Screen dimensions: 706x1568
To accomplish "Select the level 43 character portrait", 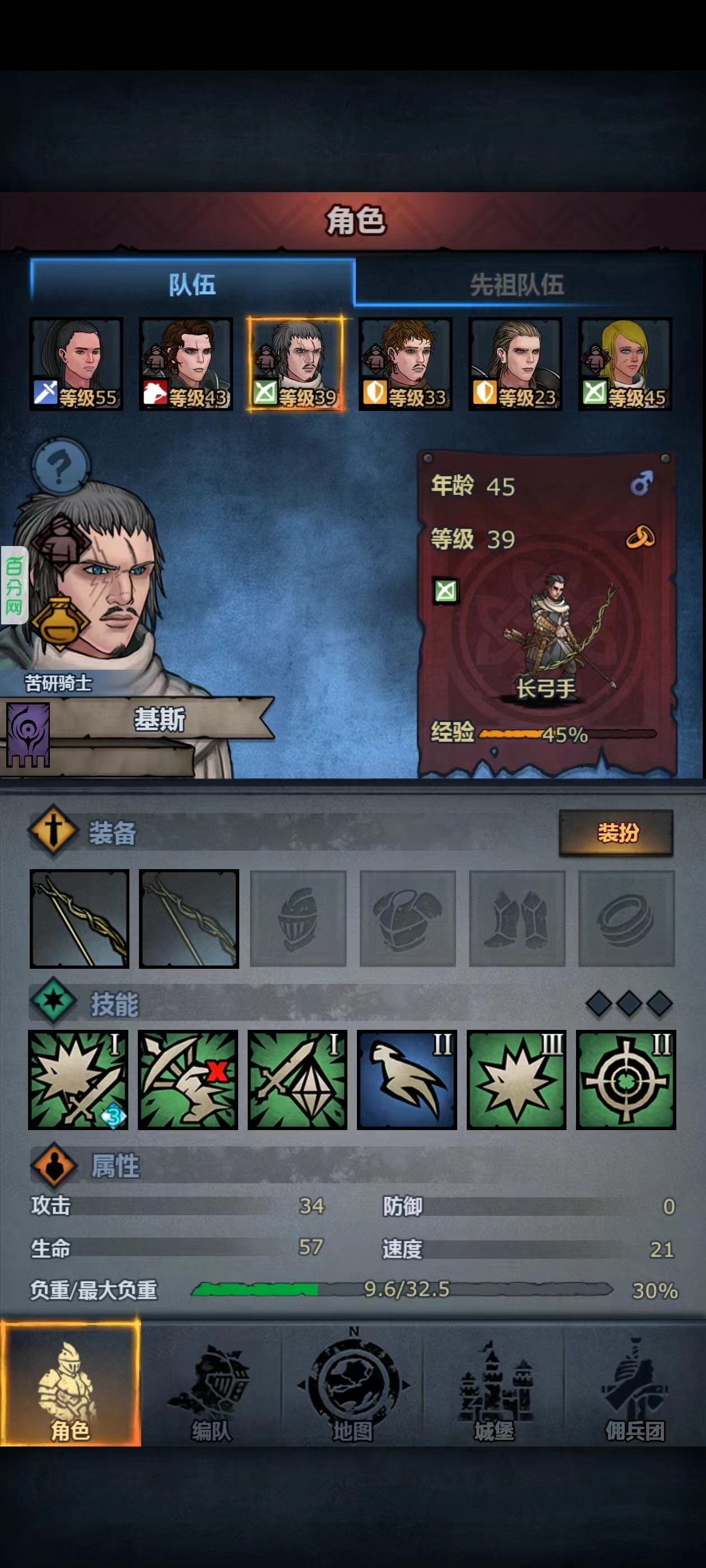I will coord(186,363).
